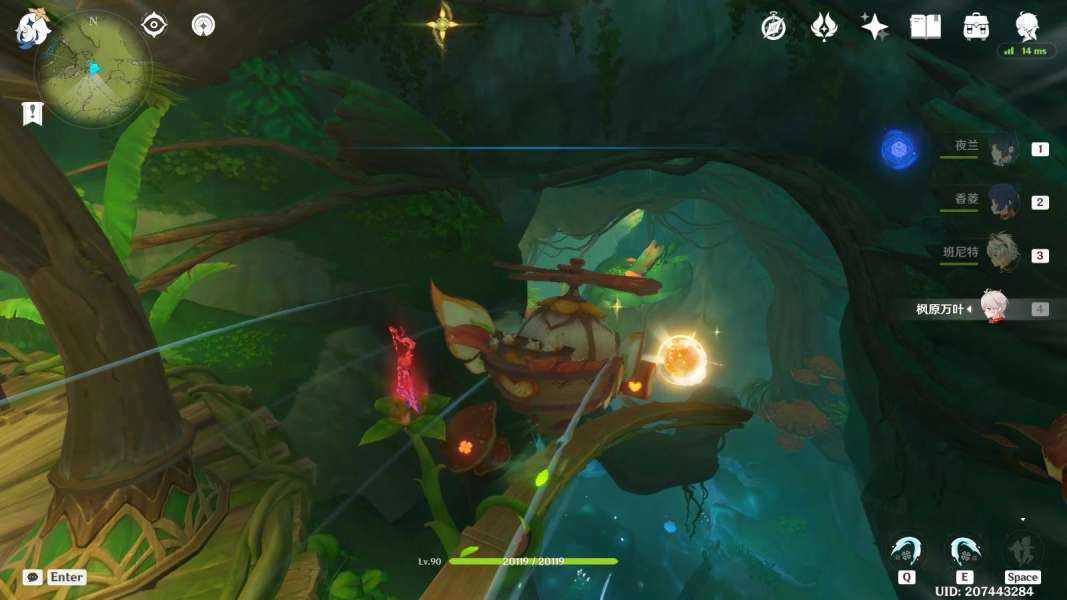Open the Wish four-pointed star icon
The image size is (1067, 600).
[x=874, y=27]
